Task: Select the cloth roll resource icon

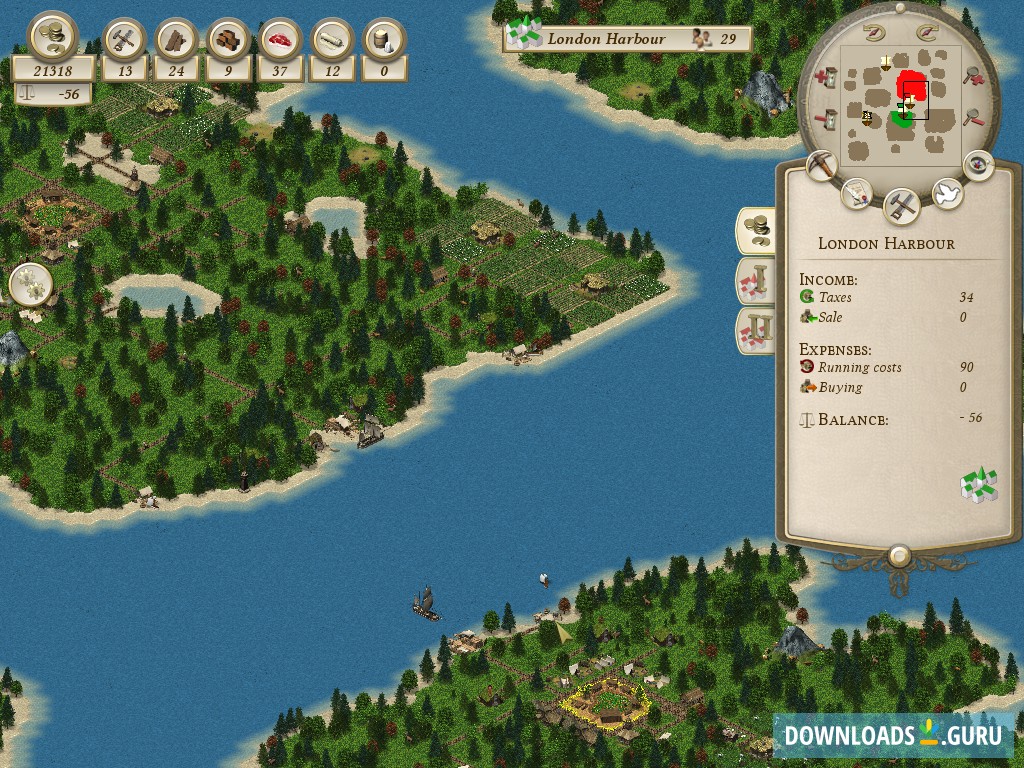Action: (333, 41)
